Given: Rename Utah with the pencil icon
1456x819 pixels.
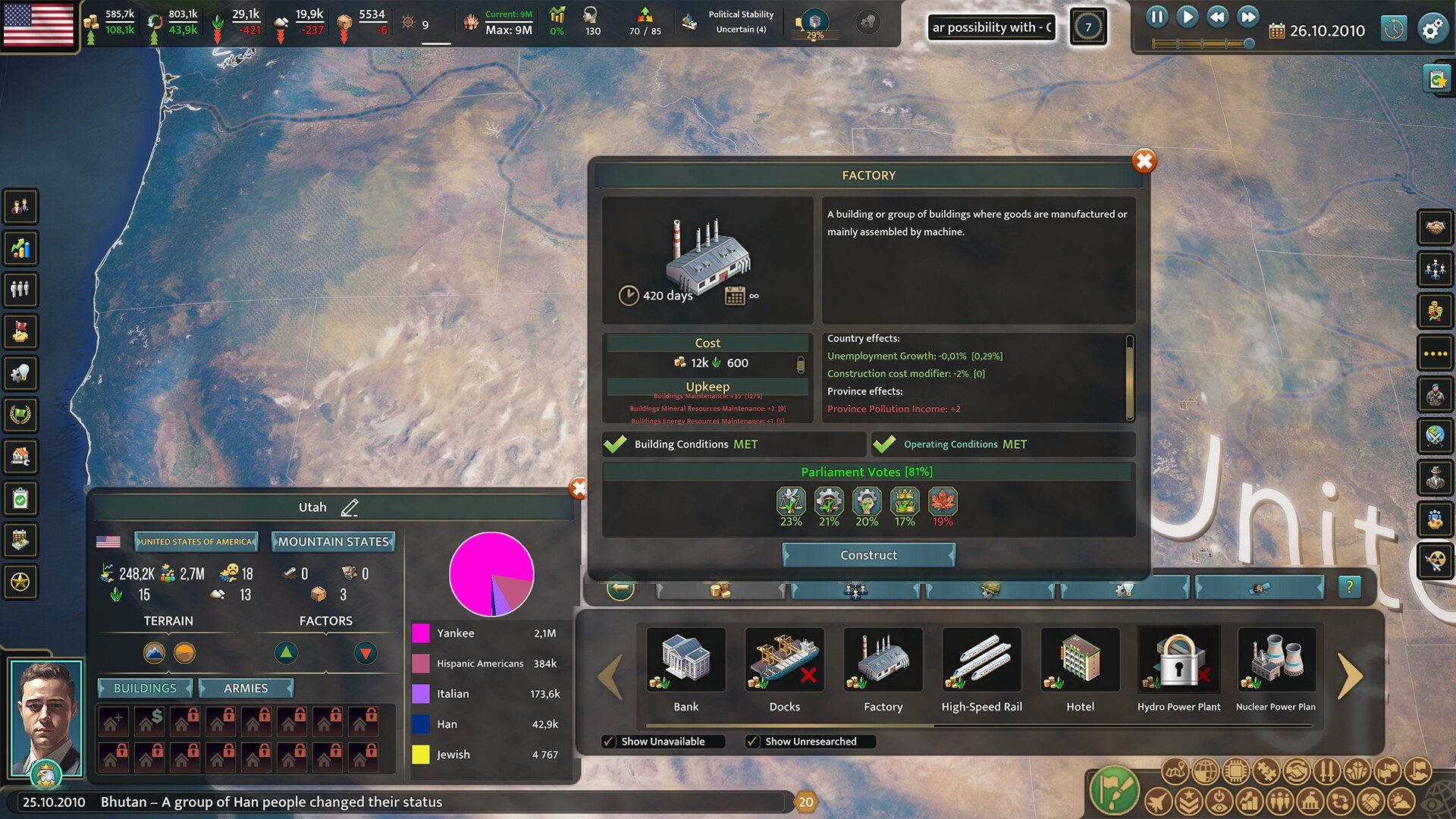Looking at the screenshot, I should tap(350, 507).
